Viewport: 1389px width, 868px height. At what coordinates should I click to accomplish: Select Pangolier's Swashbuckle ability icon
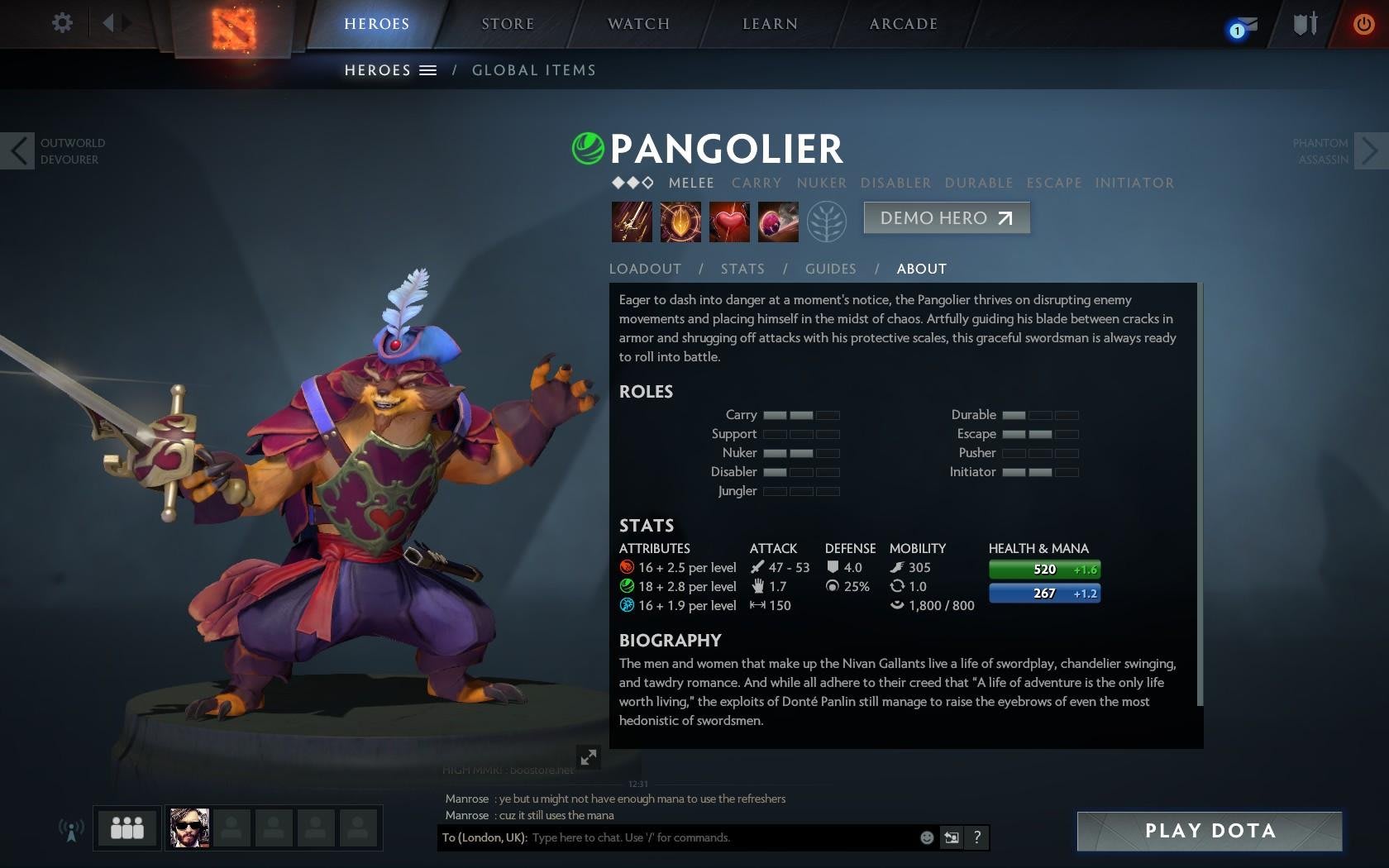(x=632, y=222)
